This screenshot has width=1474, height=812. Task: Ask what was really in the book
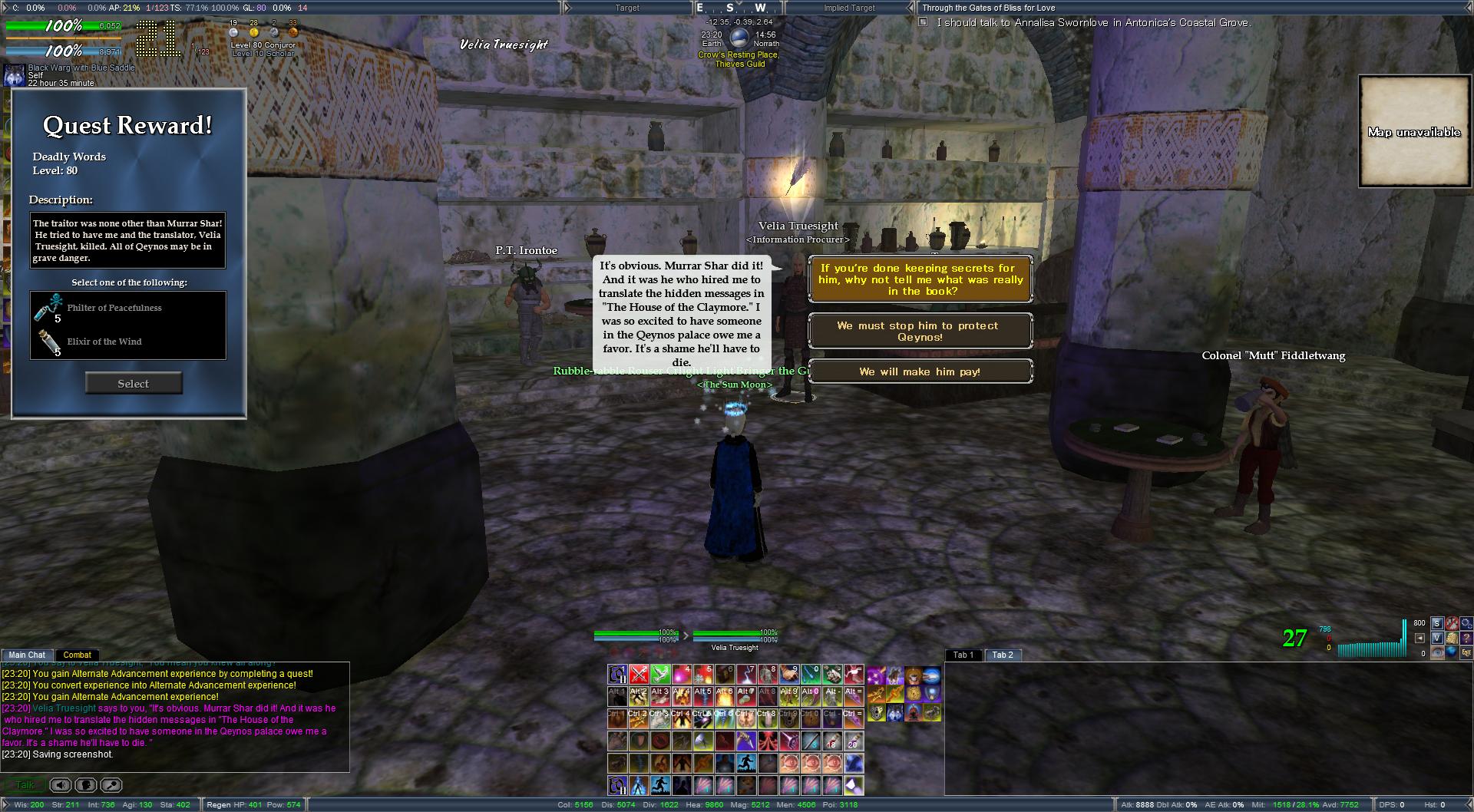(x=920, y=280)
